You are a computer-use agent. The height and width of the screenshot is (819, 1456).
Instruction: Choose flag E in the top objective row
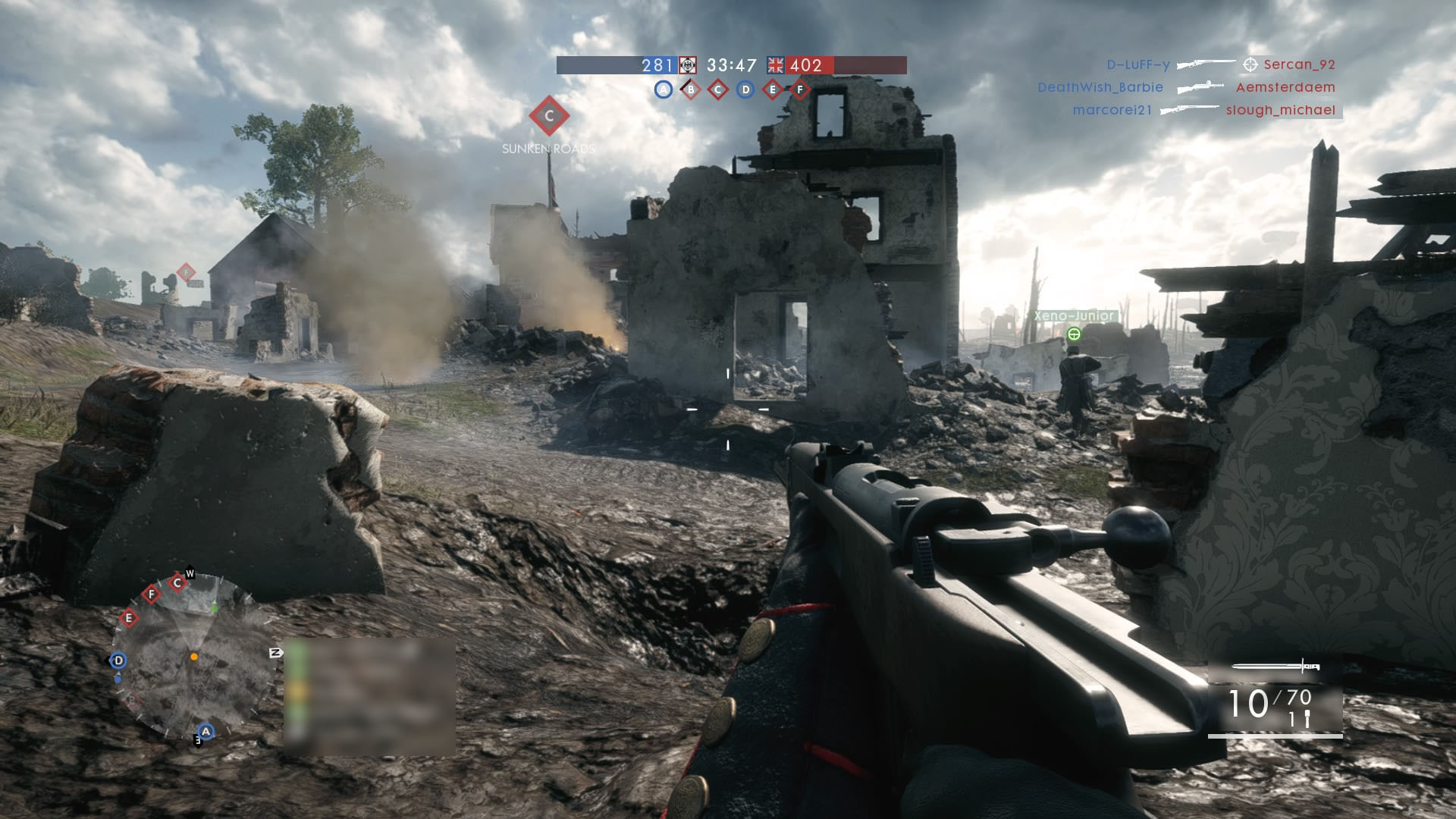click(x=773, y=90)
